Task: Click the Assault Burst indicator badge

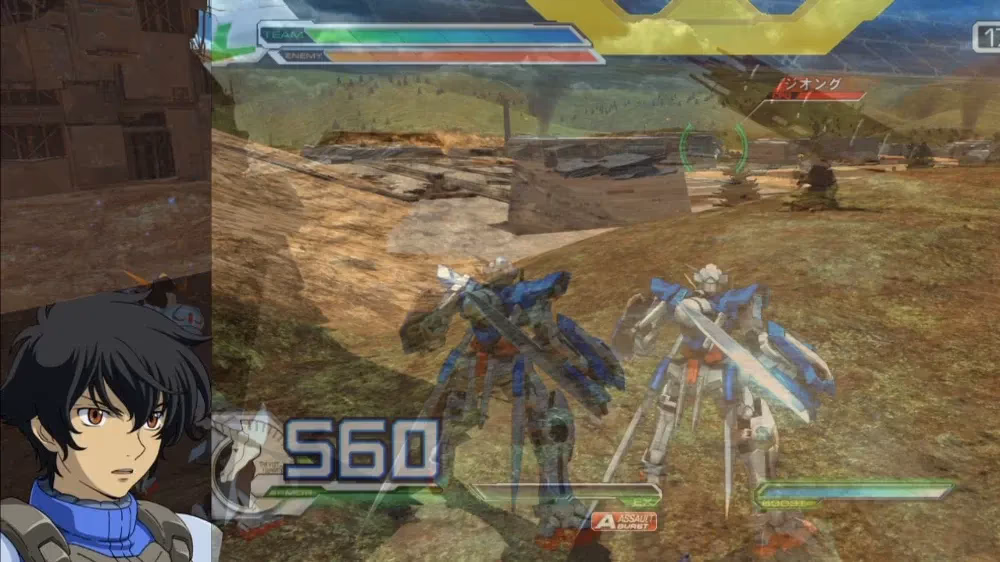Action: (624, 520)
